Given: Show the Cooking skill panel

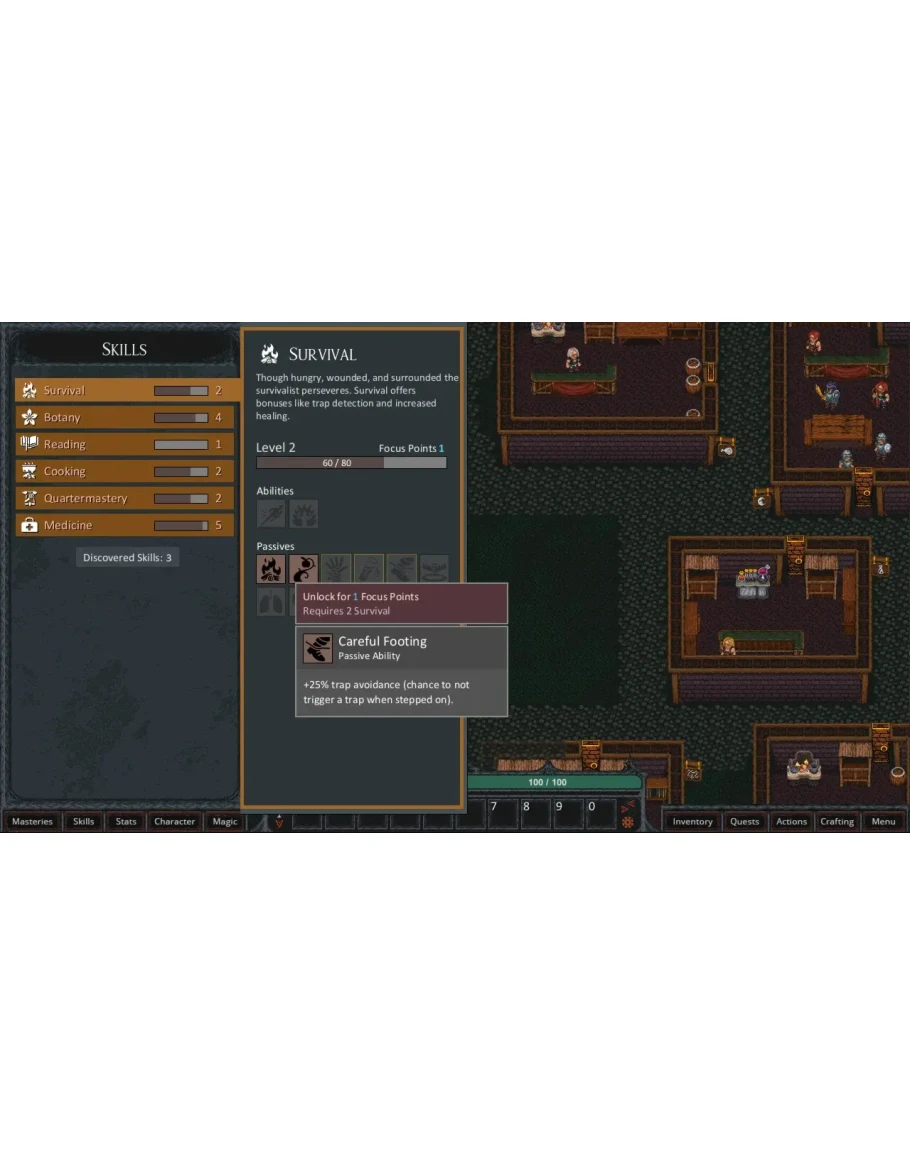Looking at the screenshot, I should click(125, 472).
